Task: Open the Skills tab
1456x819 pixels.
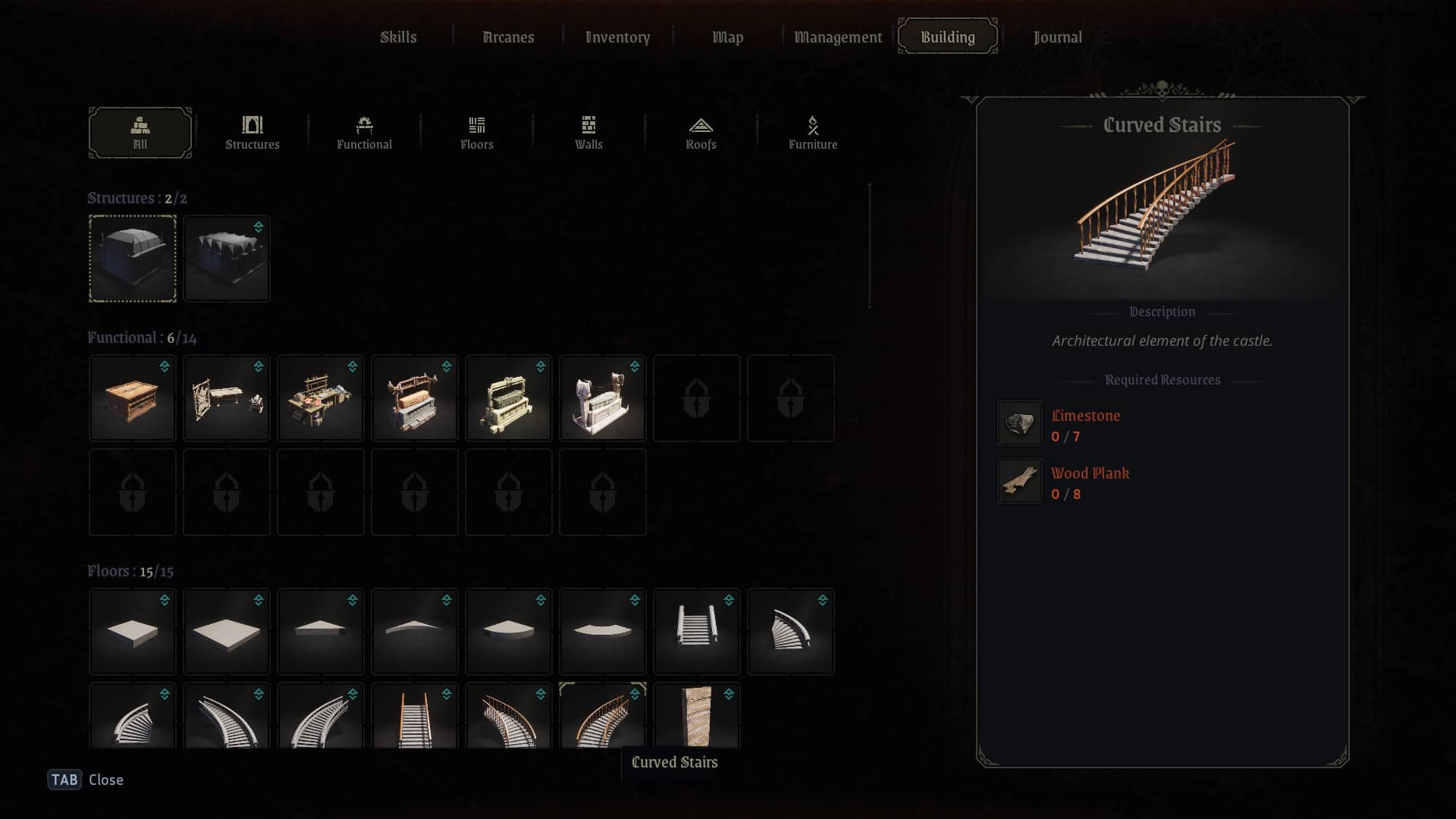Action: [398, 37]
